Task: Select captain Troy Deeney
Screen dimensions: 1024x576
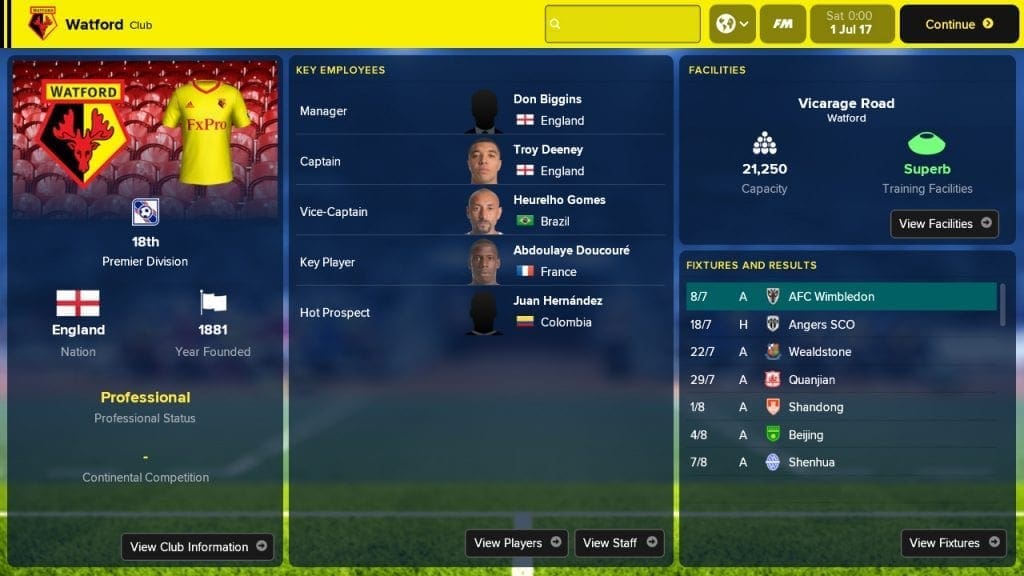Action: 548,149
